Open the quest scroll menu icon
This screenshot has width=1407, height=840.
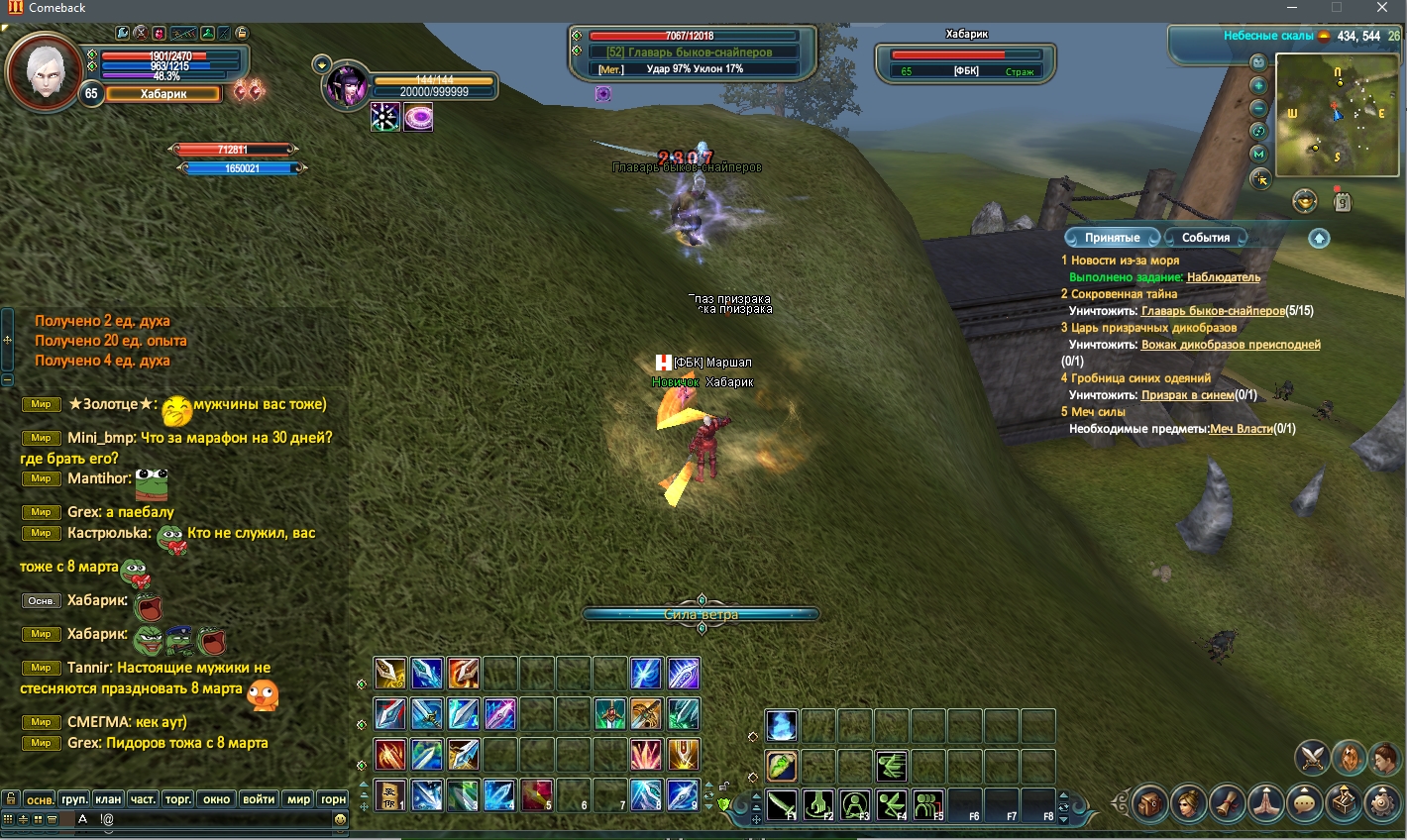(x=1227, y=802)
